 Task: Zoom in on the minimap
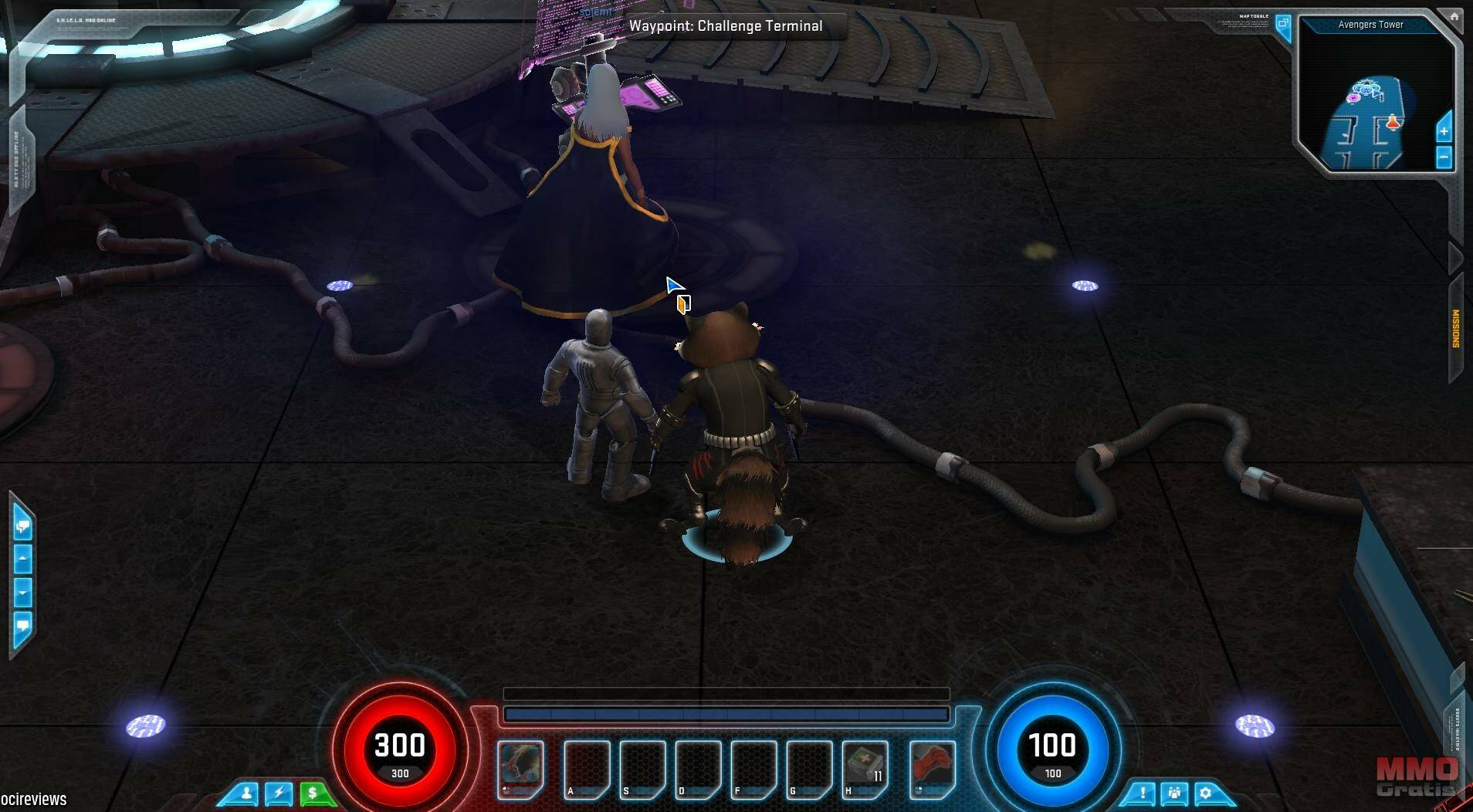pos(1444,131)
